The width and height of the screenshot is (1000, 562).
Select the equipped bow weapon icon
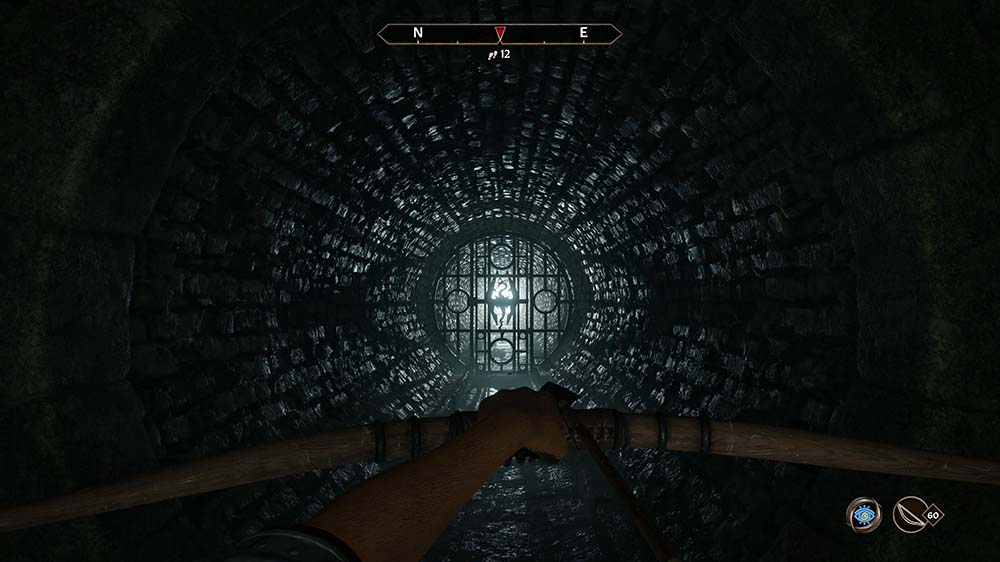909,515
